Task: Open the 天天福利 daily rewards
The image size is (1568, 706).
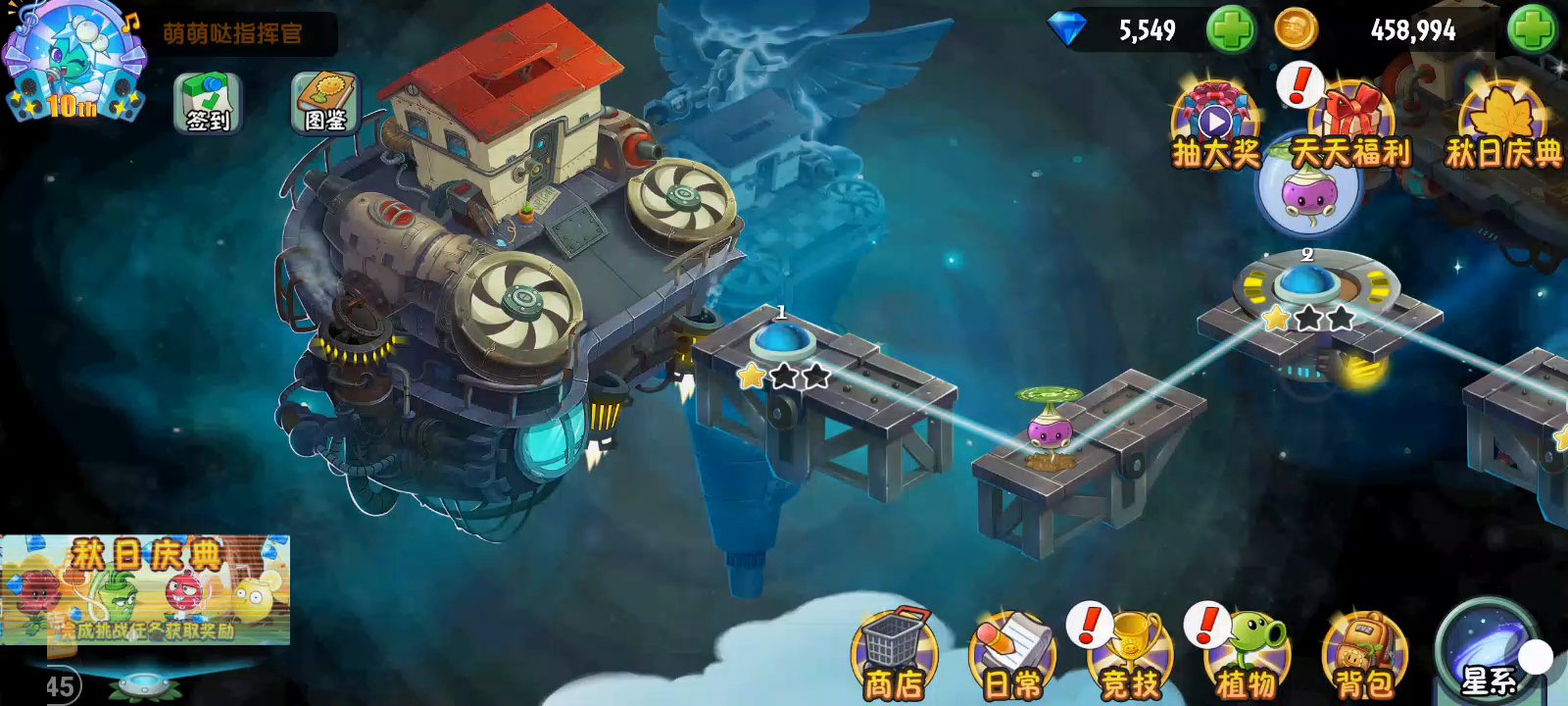Action: click(x=1350, y=127)
